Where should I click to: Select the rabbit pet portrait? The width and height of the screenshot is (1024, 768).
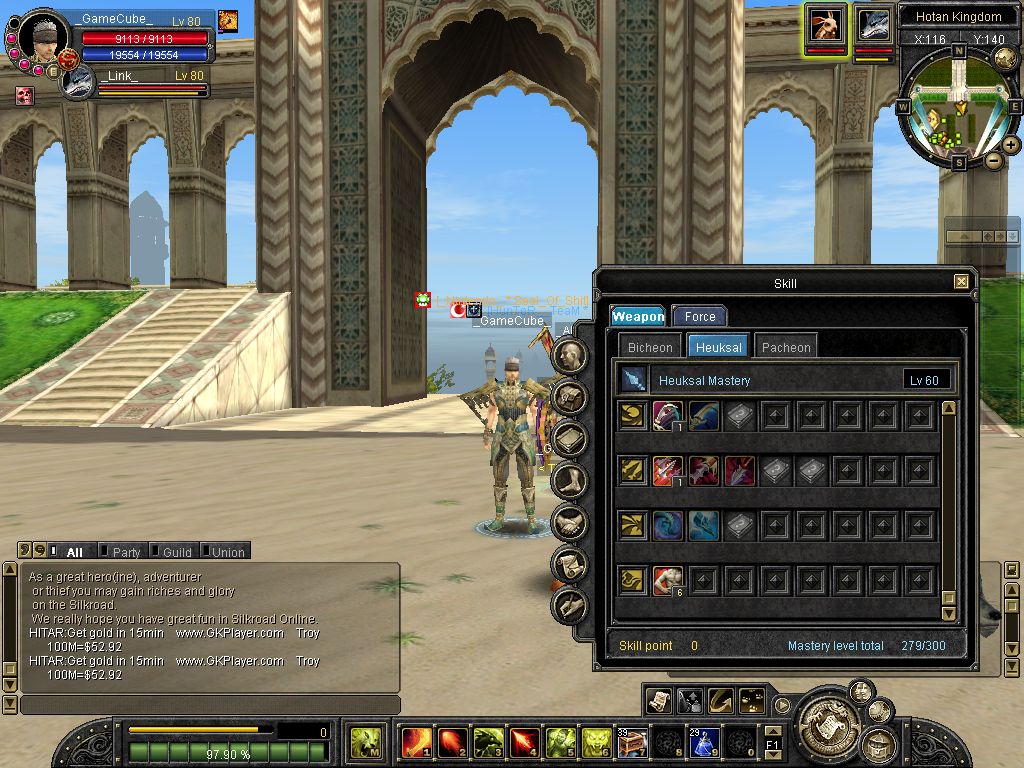pos(826,24)
